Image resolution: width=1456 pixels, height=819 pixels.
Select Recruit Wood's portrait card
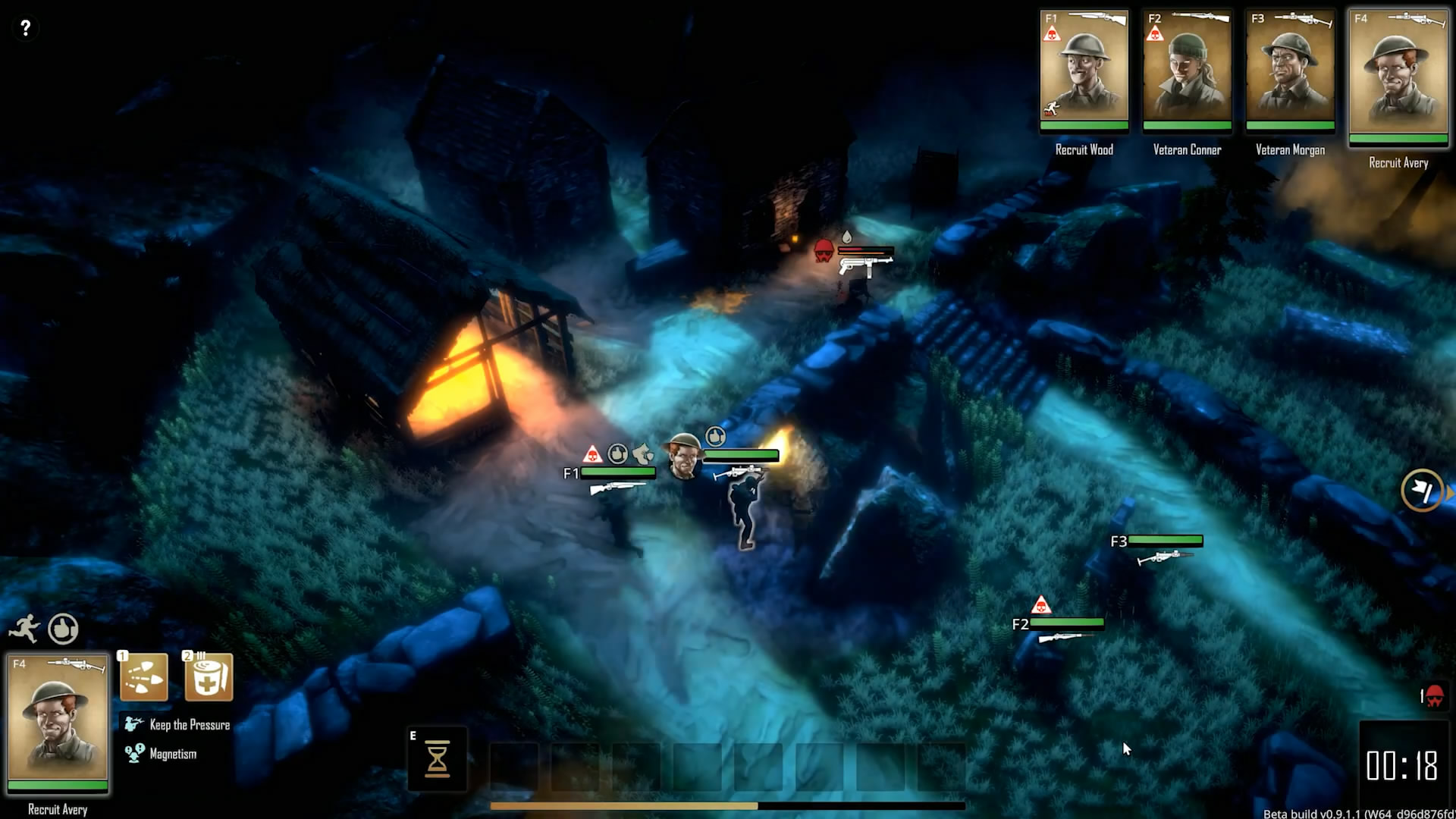(x=1084, y=70)
